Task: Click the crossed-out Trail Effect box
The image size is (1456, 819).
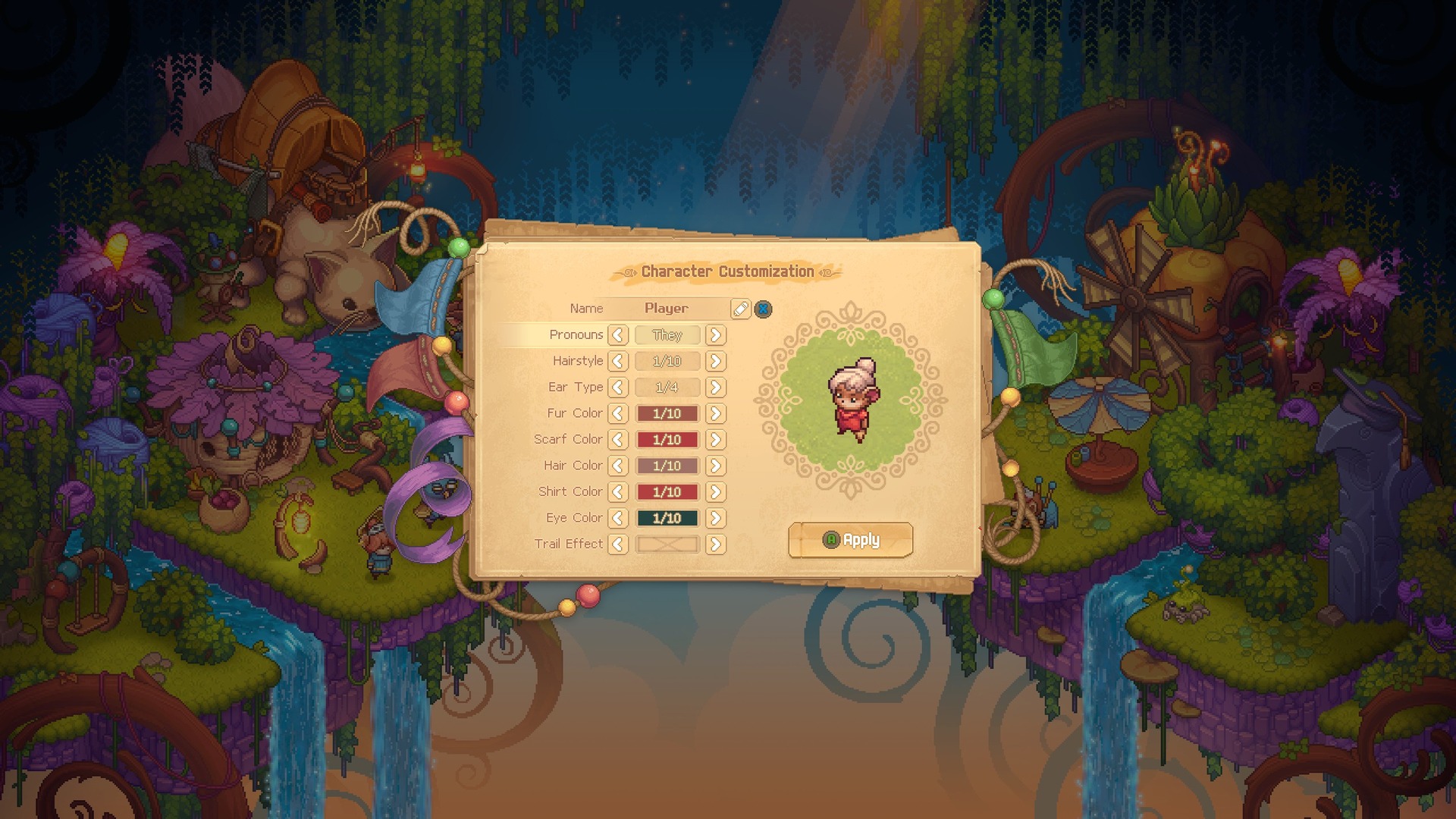Action: coord(667,544)
